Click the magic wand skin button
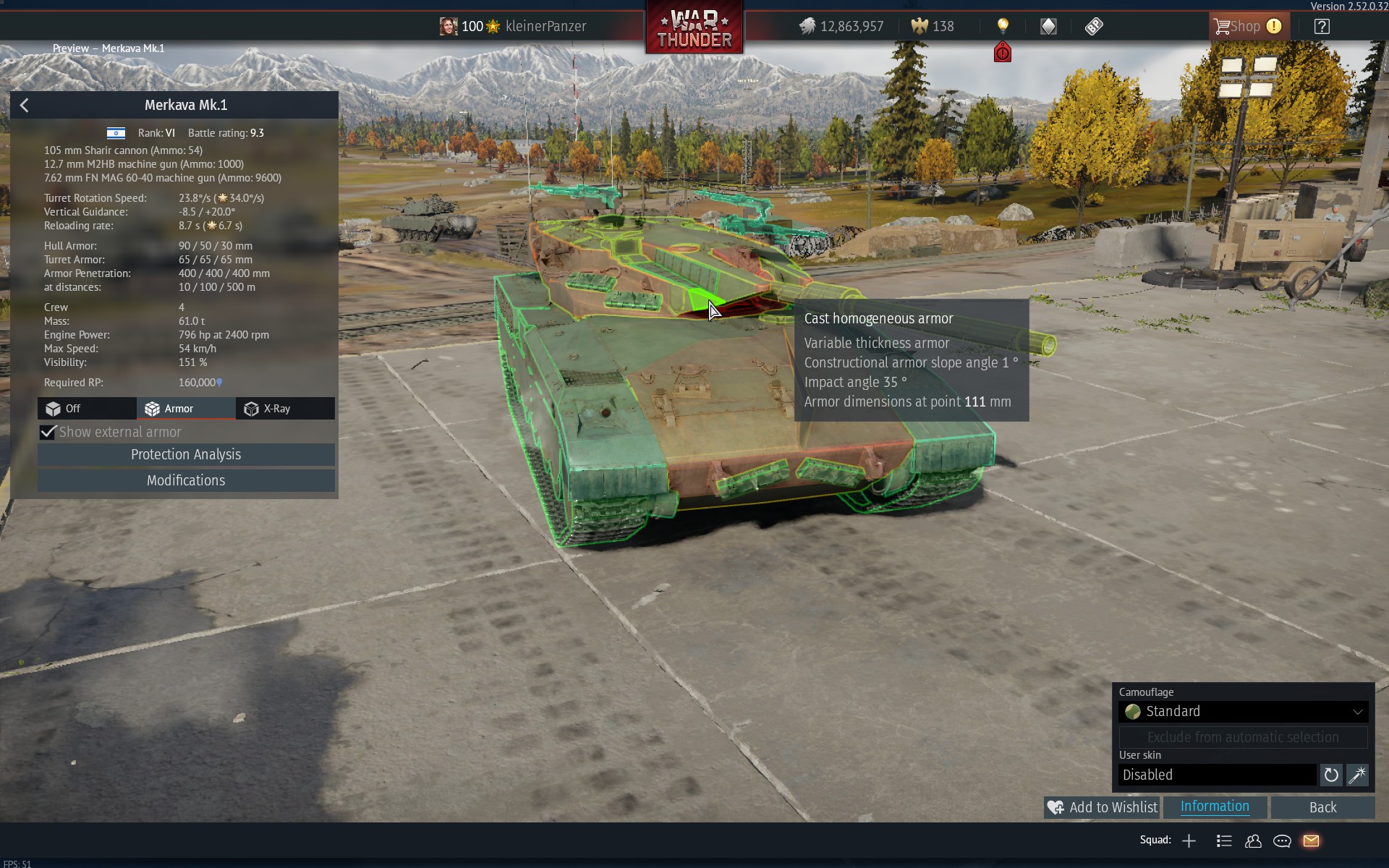The height and width of the screenshot is (868, 1389). pyautogui.click(x=1357, y=775)
